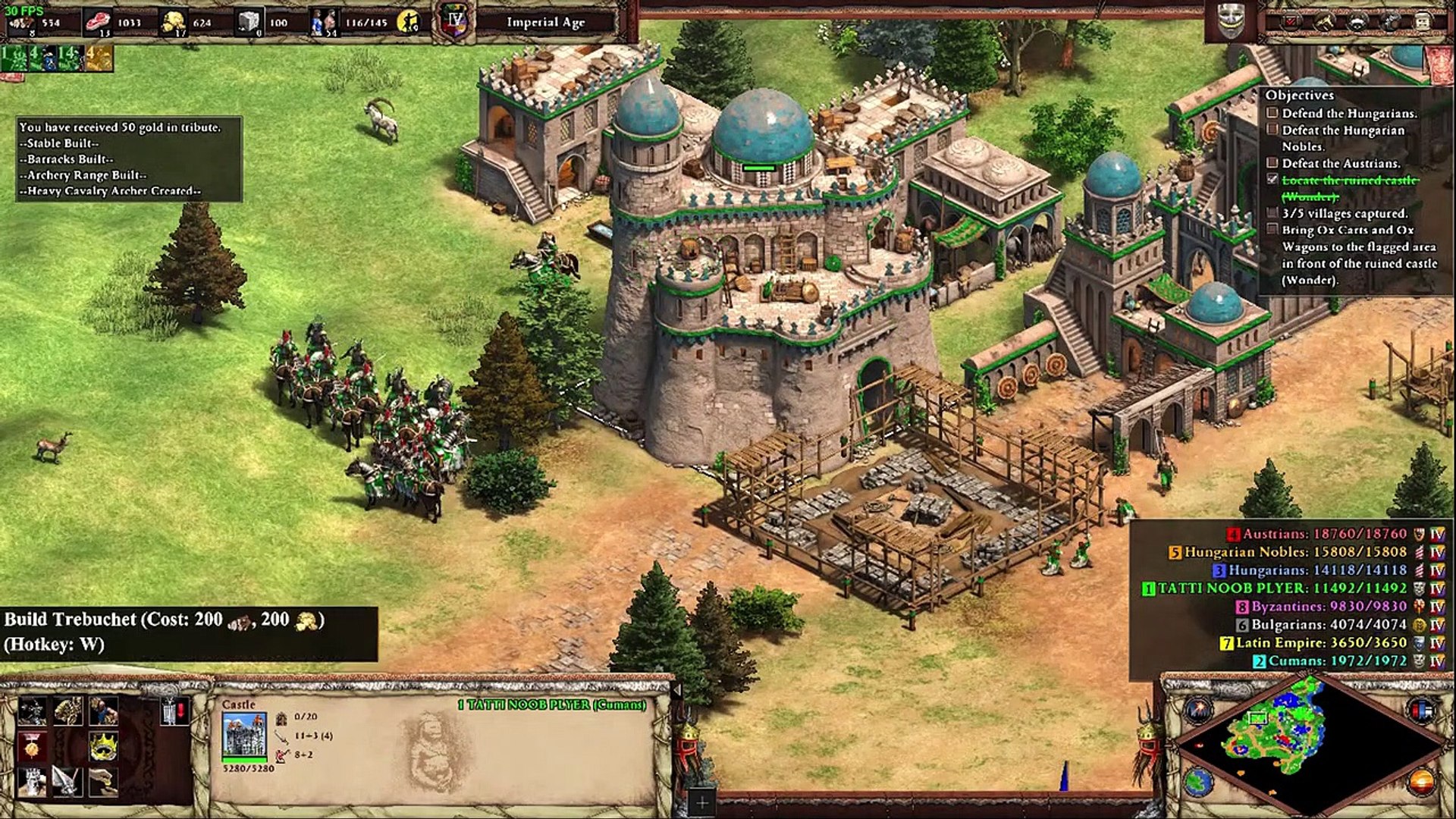Research the stone tower technology
The width and height of the screenshot is (1456, 819).
pyautogui.click(x=32, y=781)
